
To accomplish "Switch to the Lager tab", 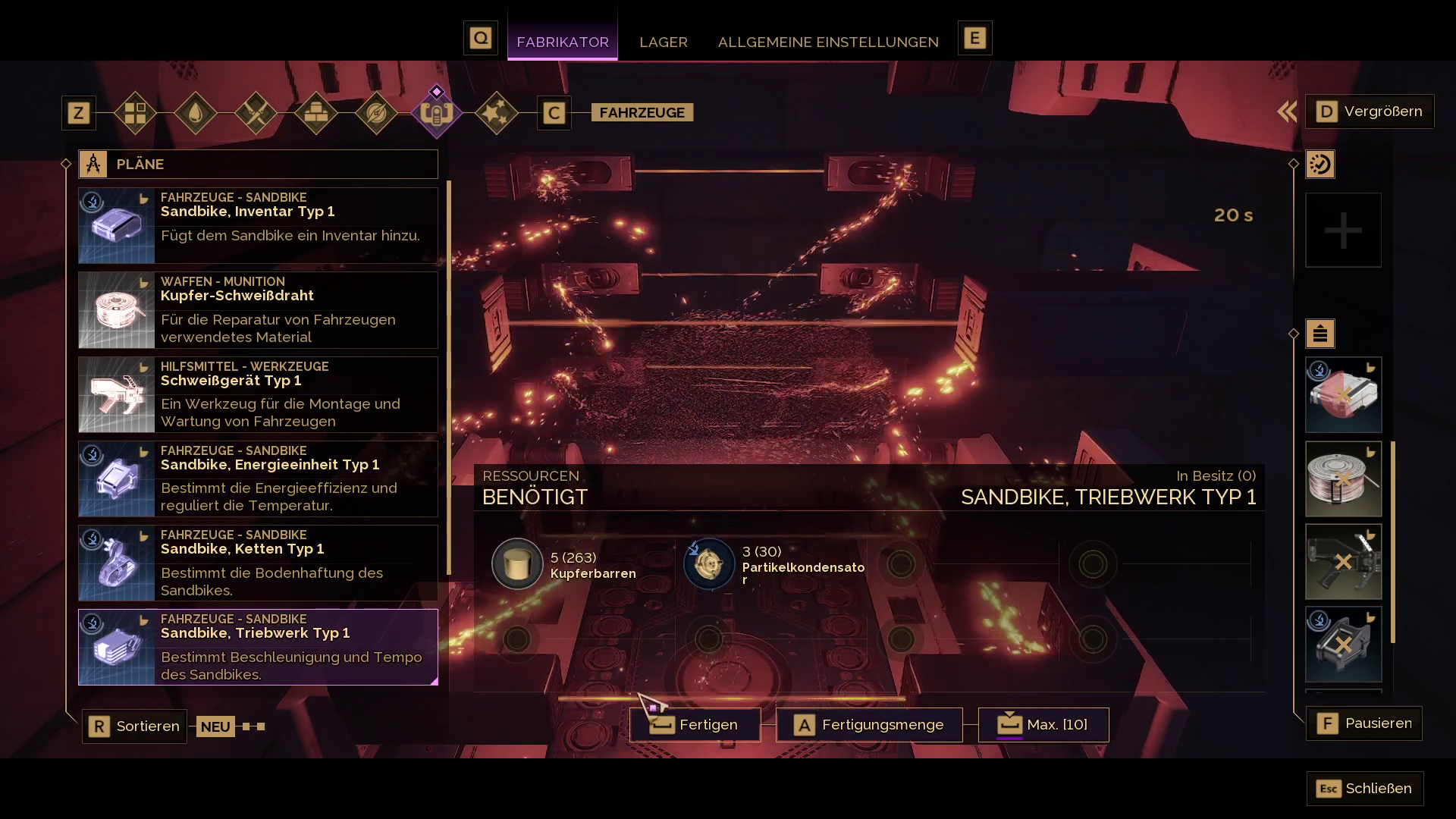I will (x=663, y=42).
